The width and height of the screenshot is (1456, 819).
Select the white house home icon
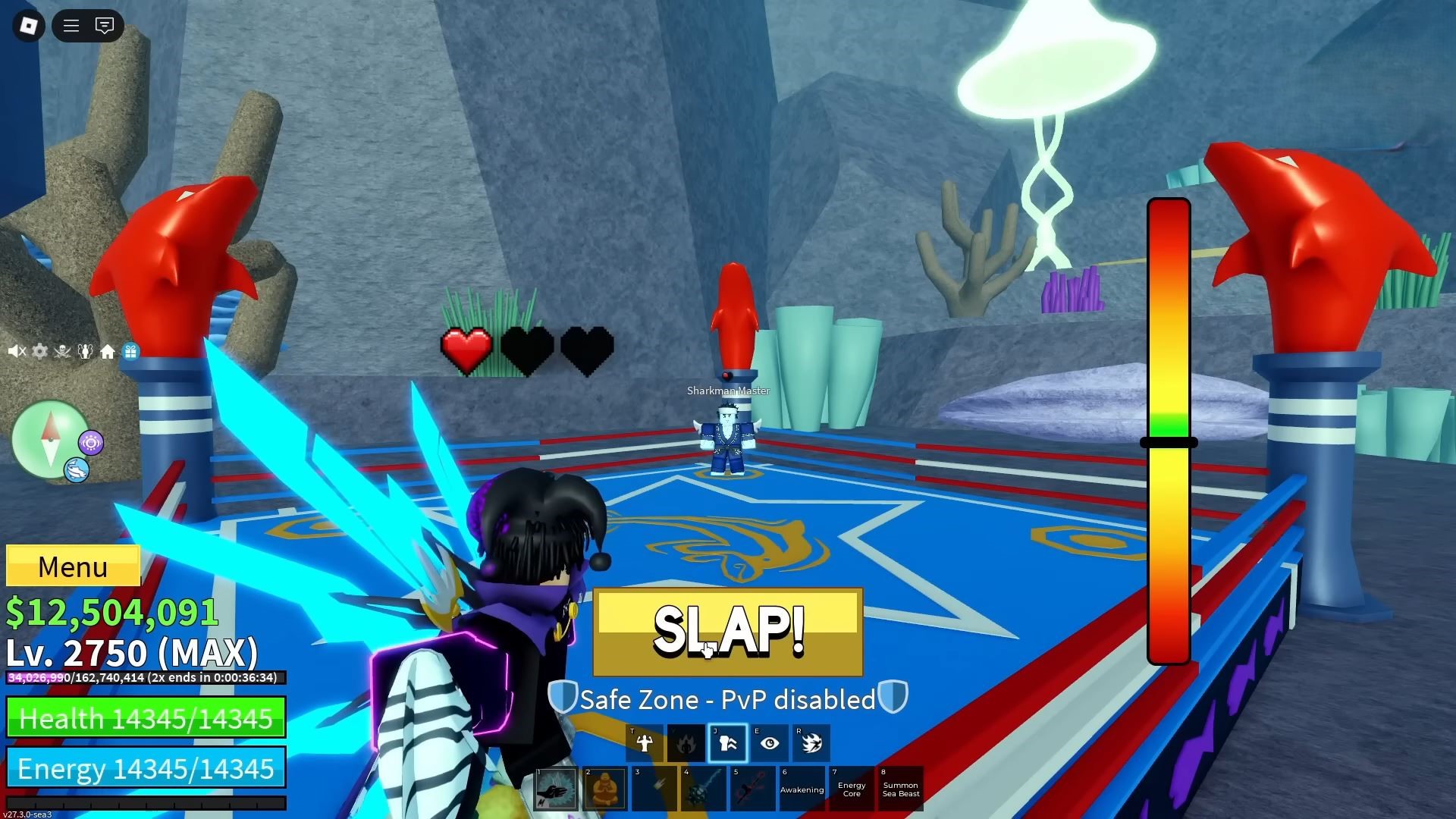point(108,351)
